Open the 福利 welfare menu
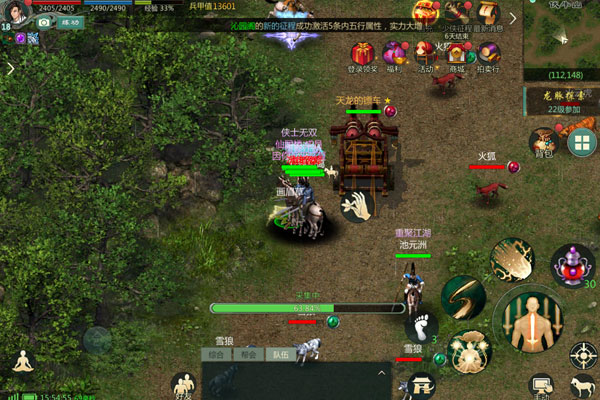 [x=393, y=54]
